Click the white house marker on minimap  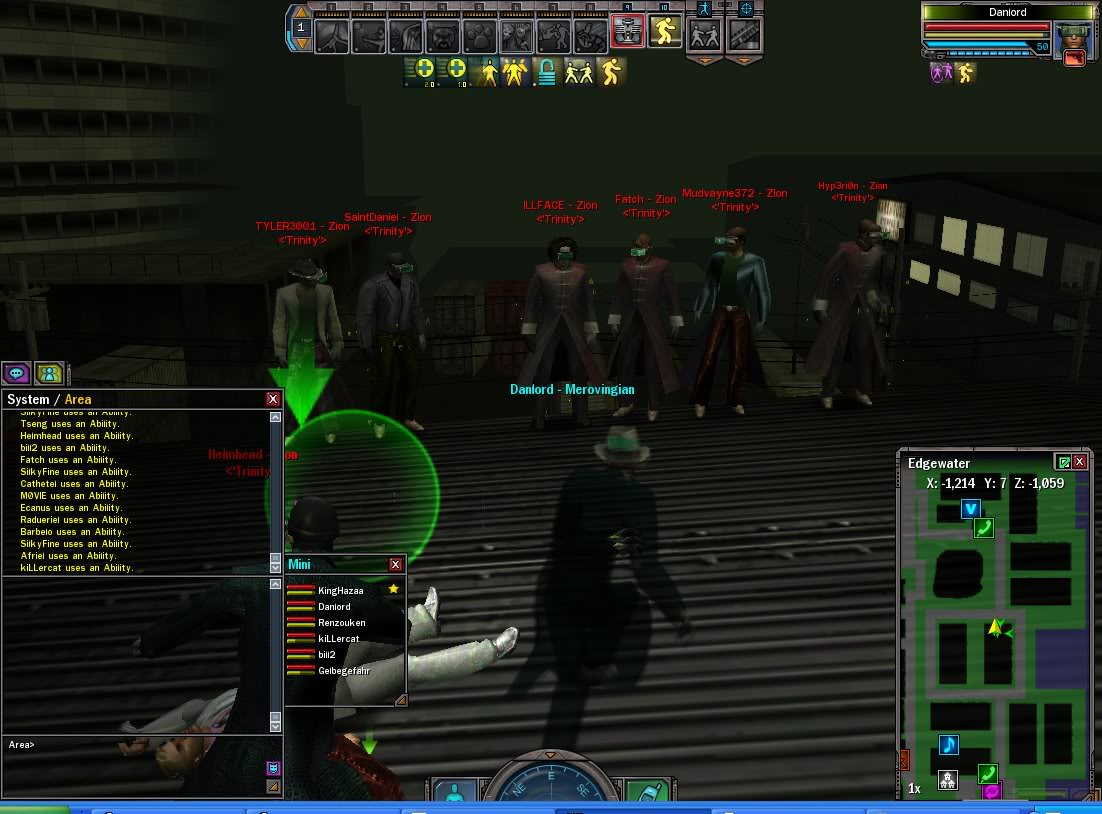[947, 781]
